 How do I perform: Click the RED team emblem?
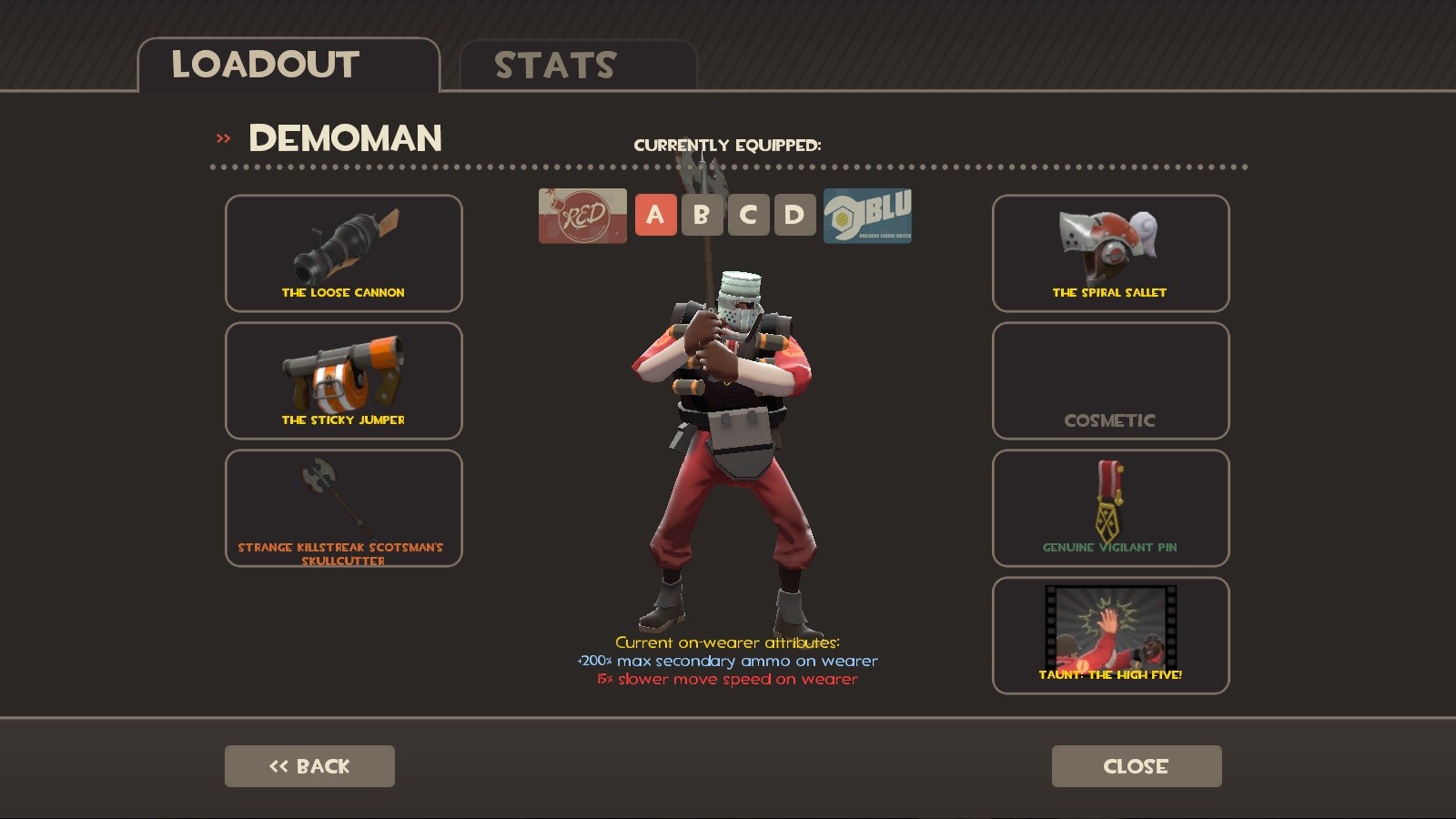(582, 215)
